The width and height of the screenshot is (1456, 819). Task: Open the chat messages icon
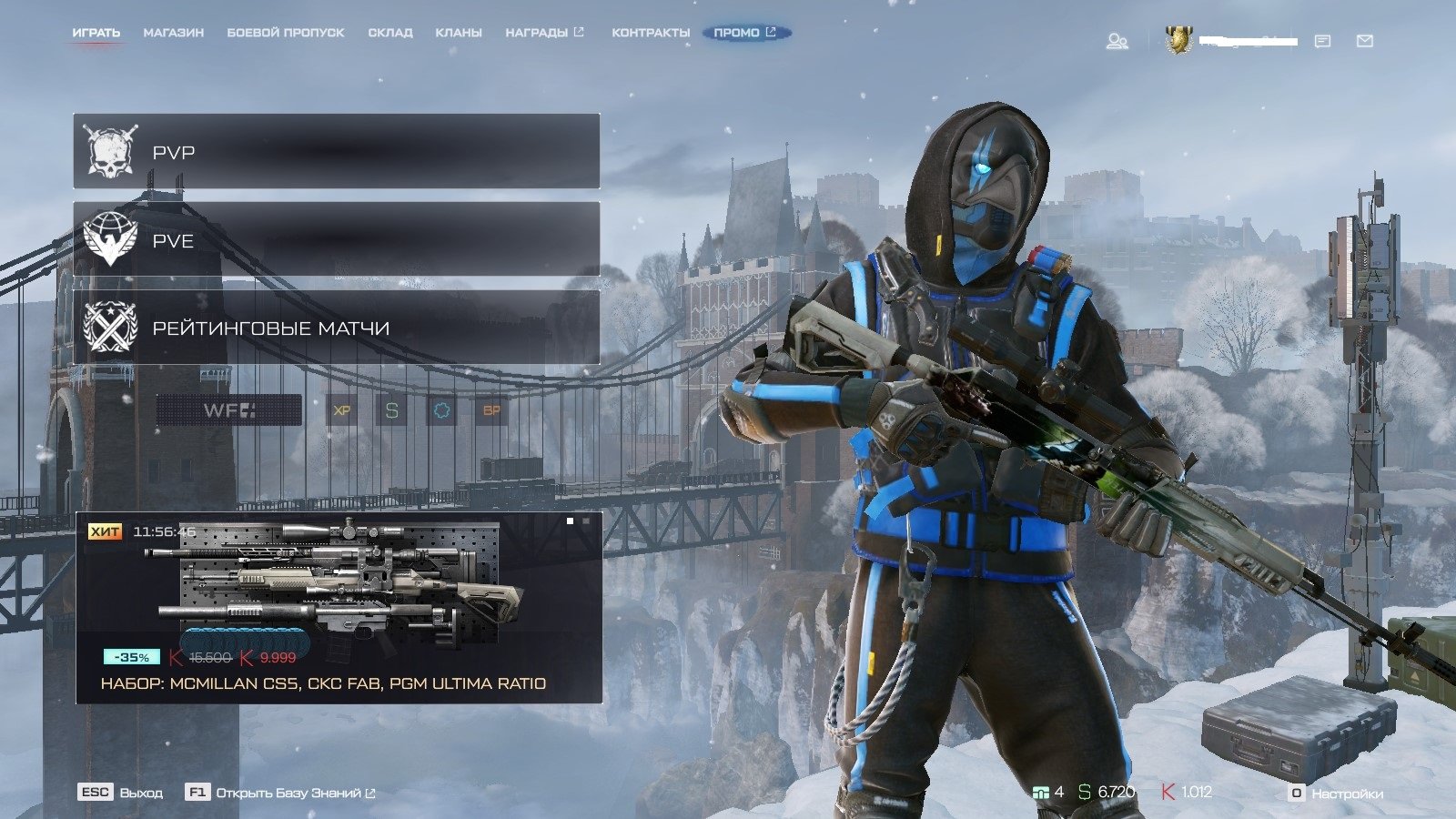(x=1322, y=41)
